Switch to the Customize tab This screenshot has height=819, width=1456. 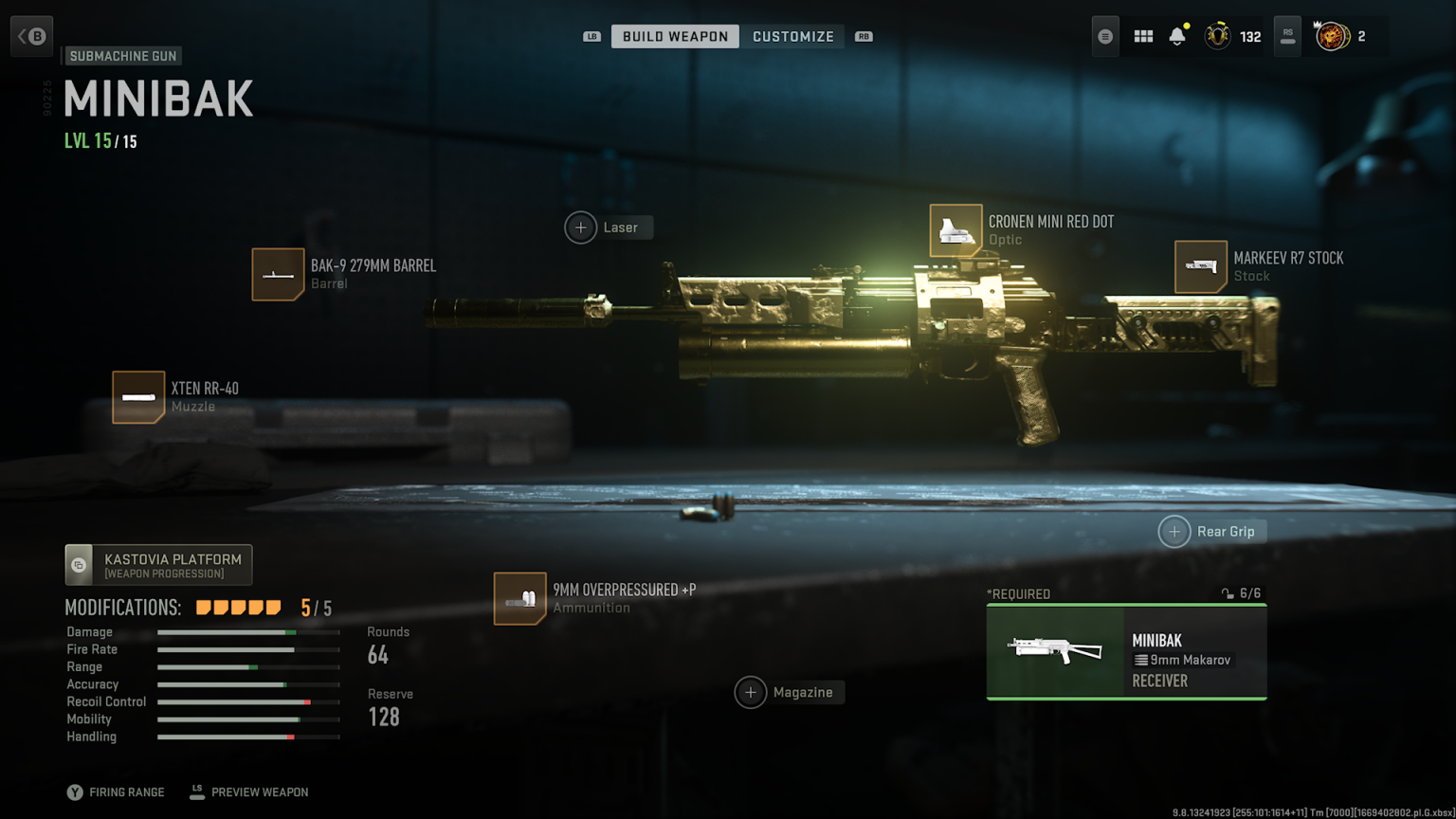coord(793,36)
